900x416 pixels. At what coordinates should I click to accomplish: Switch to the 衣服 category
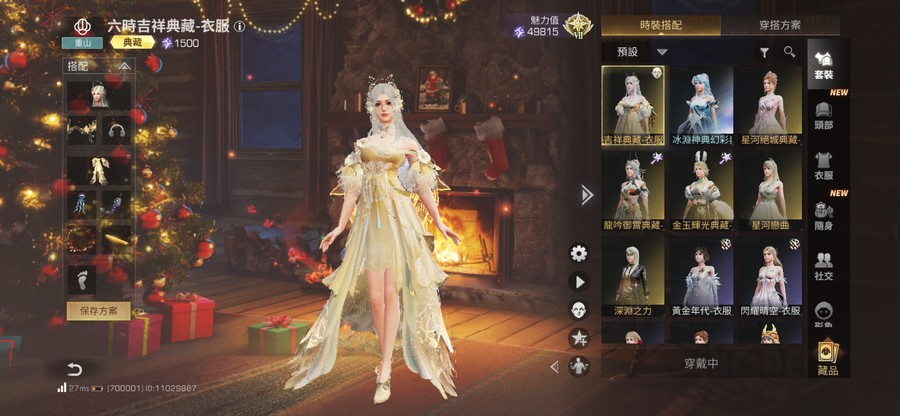point(824,165)
